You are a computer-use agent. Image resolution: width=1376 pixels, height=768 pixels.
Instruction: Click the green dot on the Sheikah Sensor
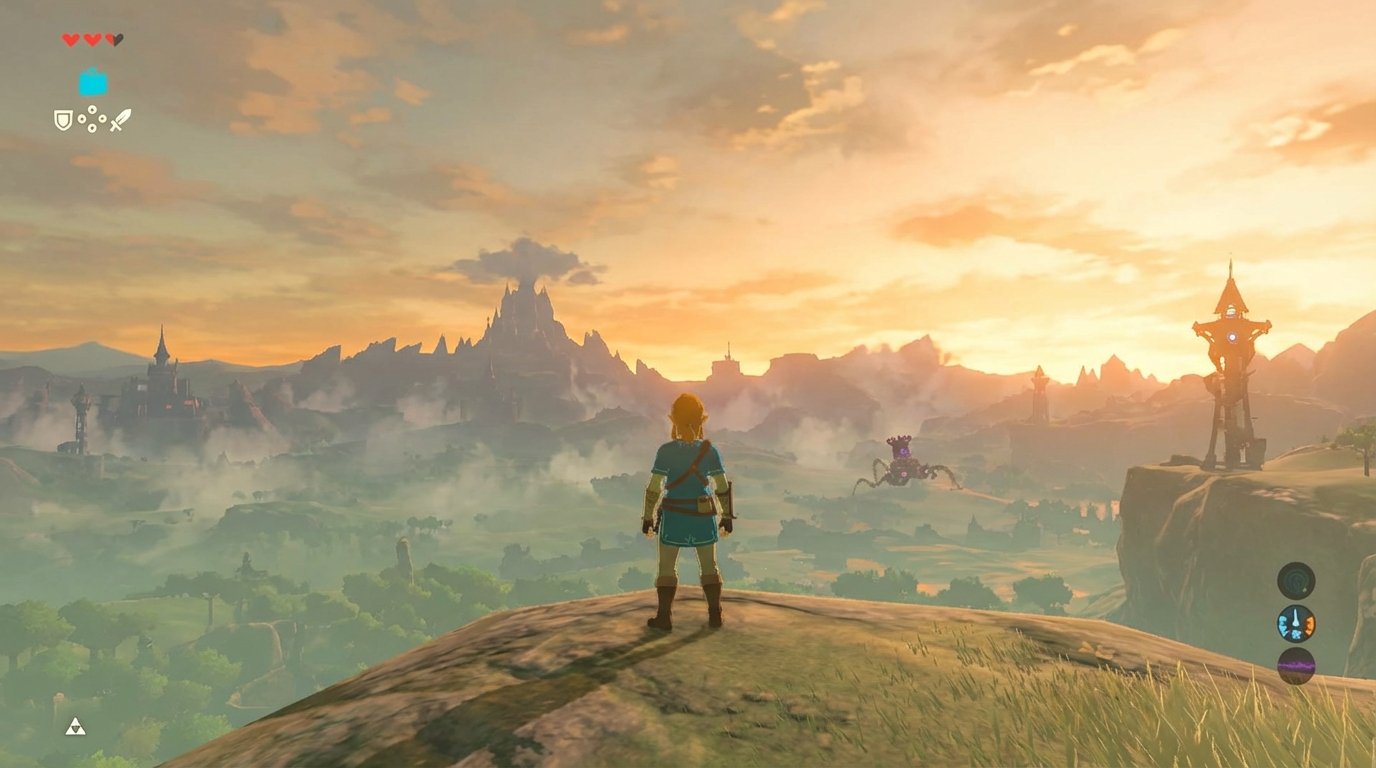tap(1304, 590)
